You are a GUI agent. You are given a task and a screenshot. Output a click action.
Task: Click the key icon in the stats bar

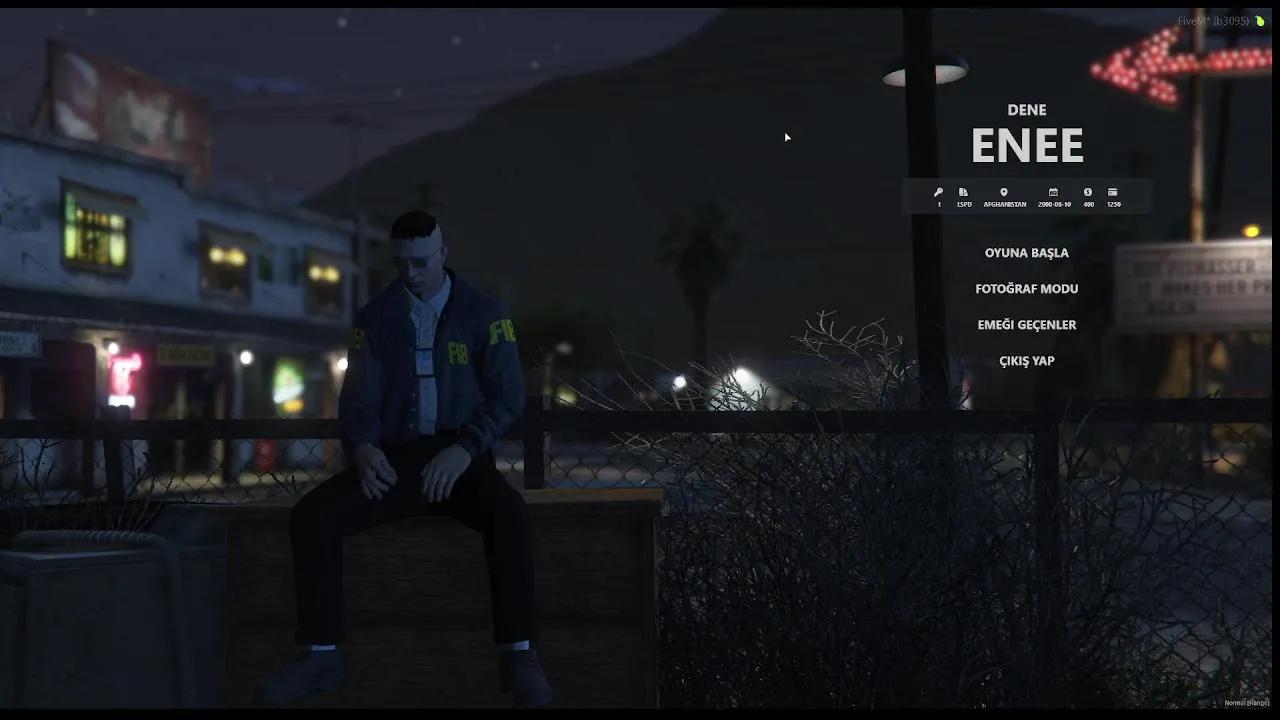(x=939, y=192)
